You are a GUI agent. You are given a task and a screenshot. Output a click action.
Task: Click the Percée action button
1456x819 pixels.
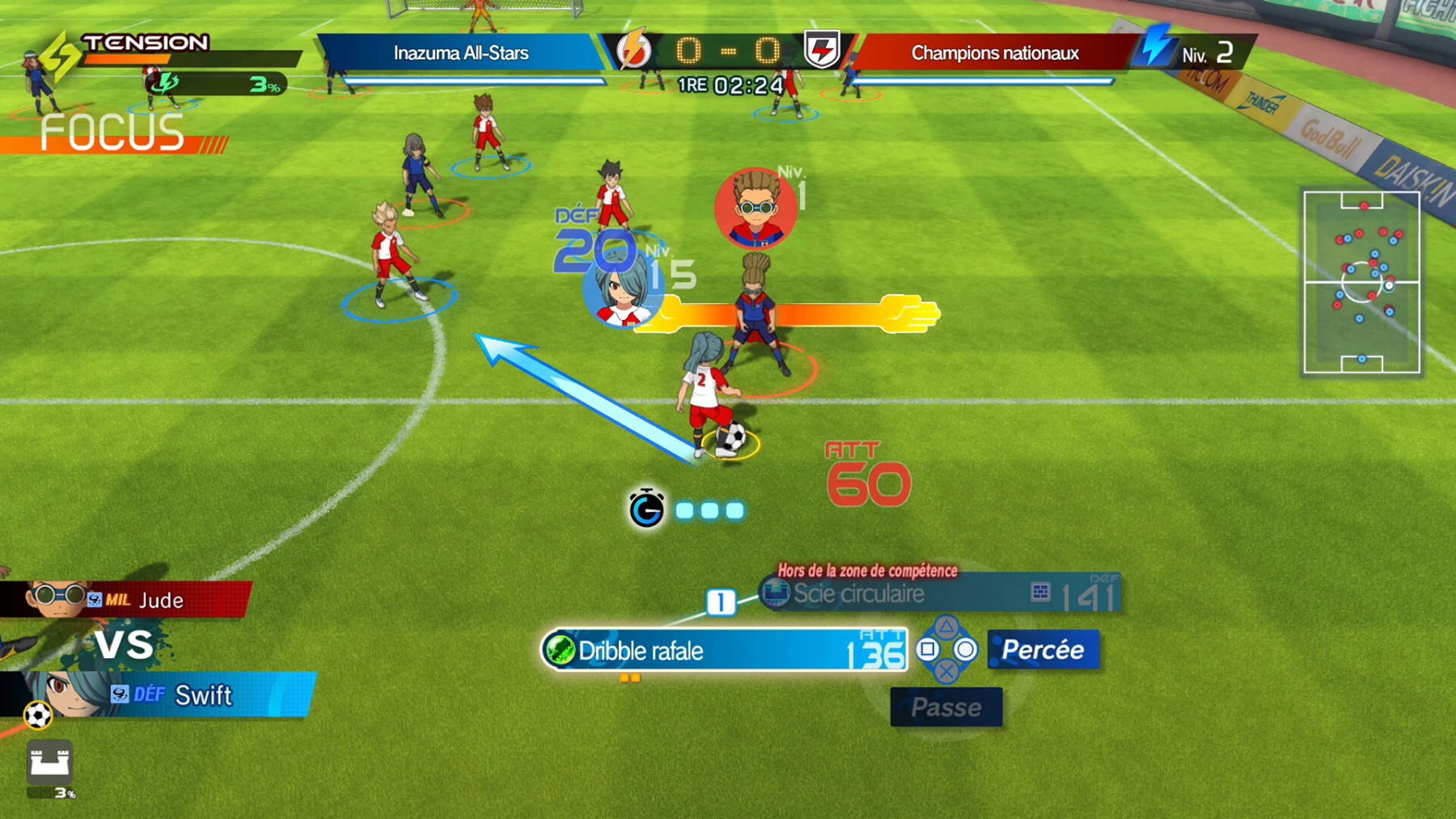click(x=1043, y=649)
